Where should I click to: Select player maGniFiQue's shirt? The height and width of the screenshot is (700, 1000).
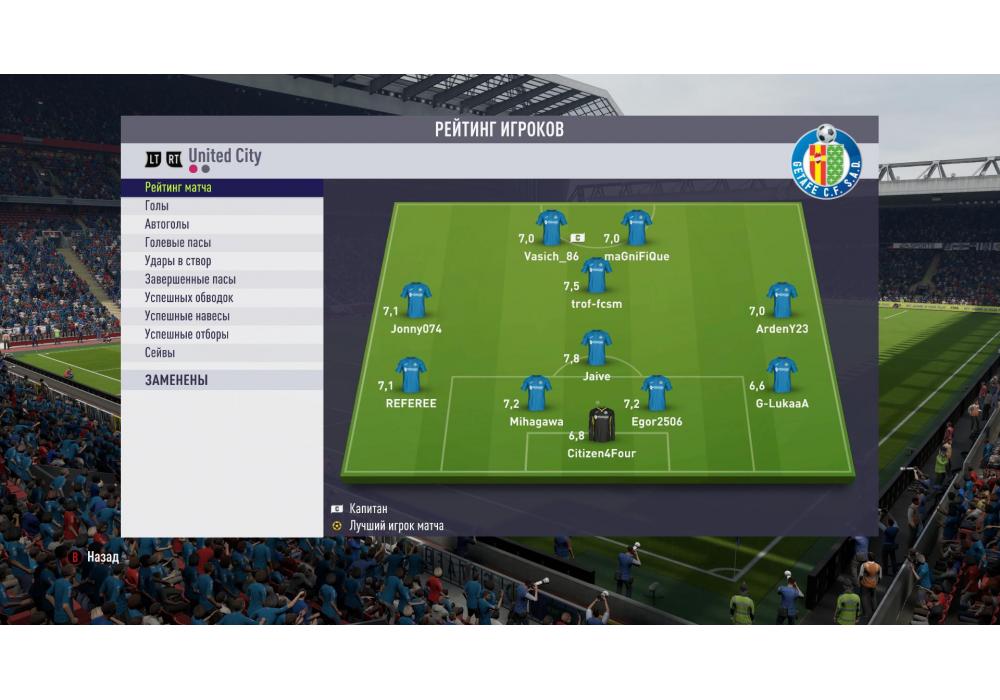point(637,228)
